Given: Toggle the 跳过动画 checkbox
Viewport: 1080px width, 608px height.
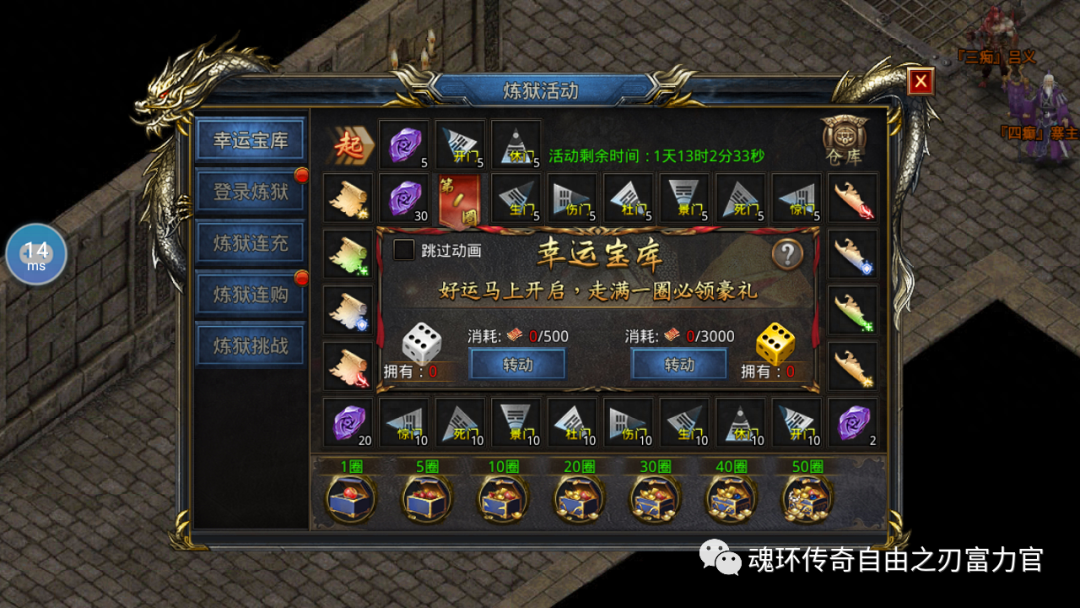Looking at the screenshot, I should [404, 250].
